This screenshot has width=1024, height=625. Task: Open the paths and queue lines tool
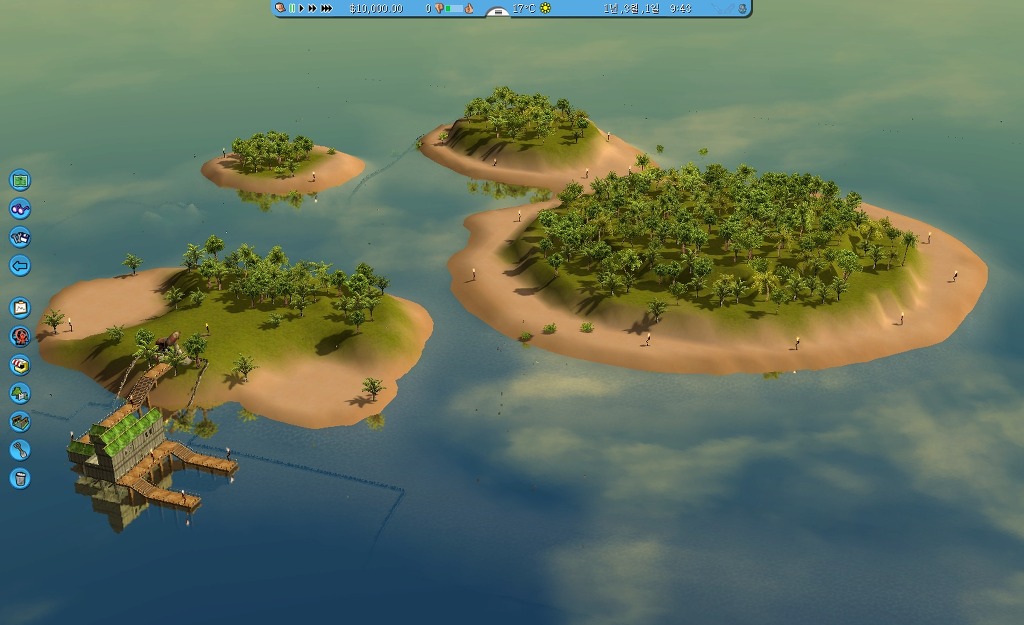20,421
